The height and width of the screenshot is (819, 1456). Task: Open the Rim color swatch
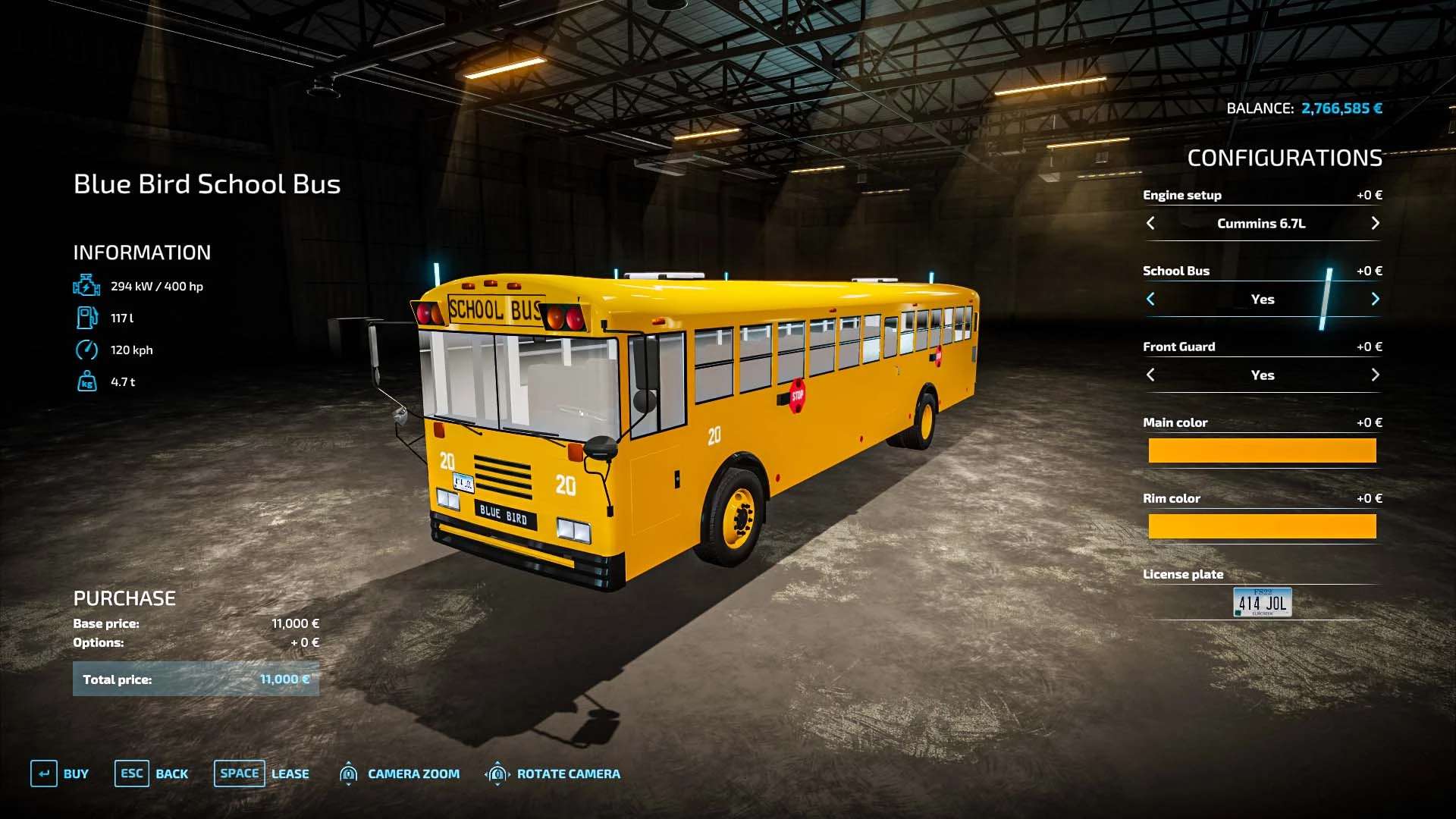coord(1262,526)
